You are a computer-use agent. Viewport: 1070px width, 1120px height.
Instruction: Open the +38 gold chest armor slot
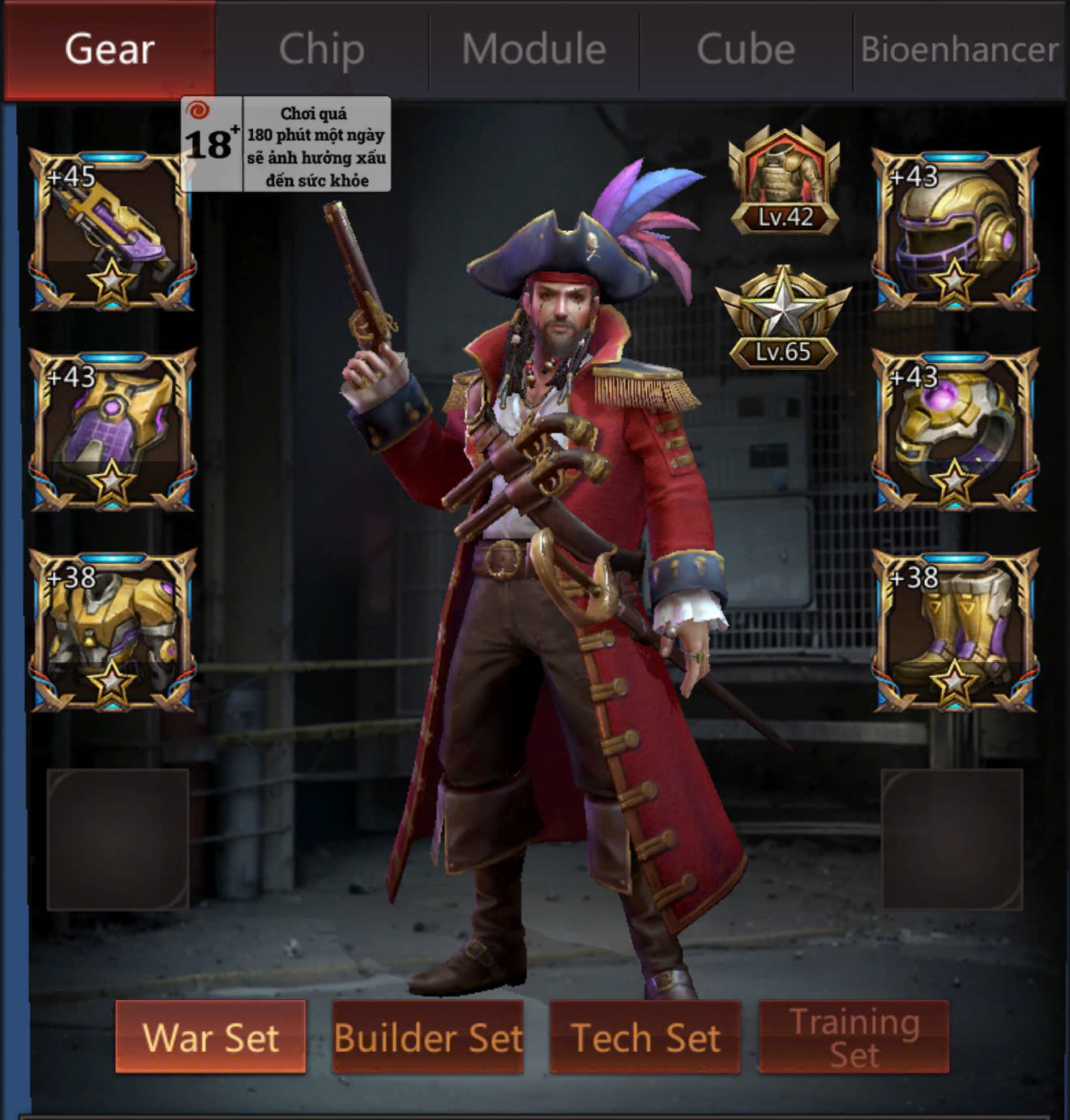click(112, 631)
